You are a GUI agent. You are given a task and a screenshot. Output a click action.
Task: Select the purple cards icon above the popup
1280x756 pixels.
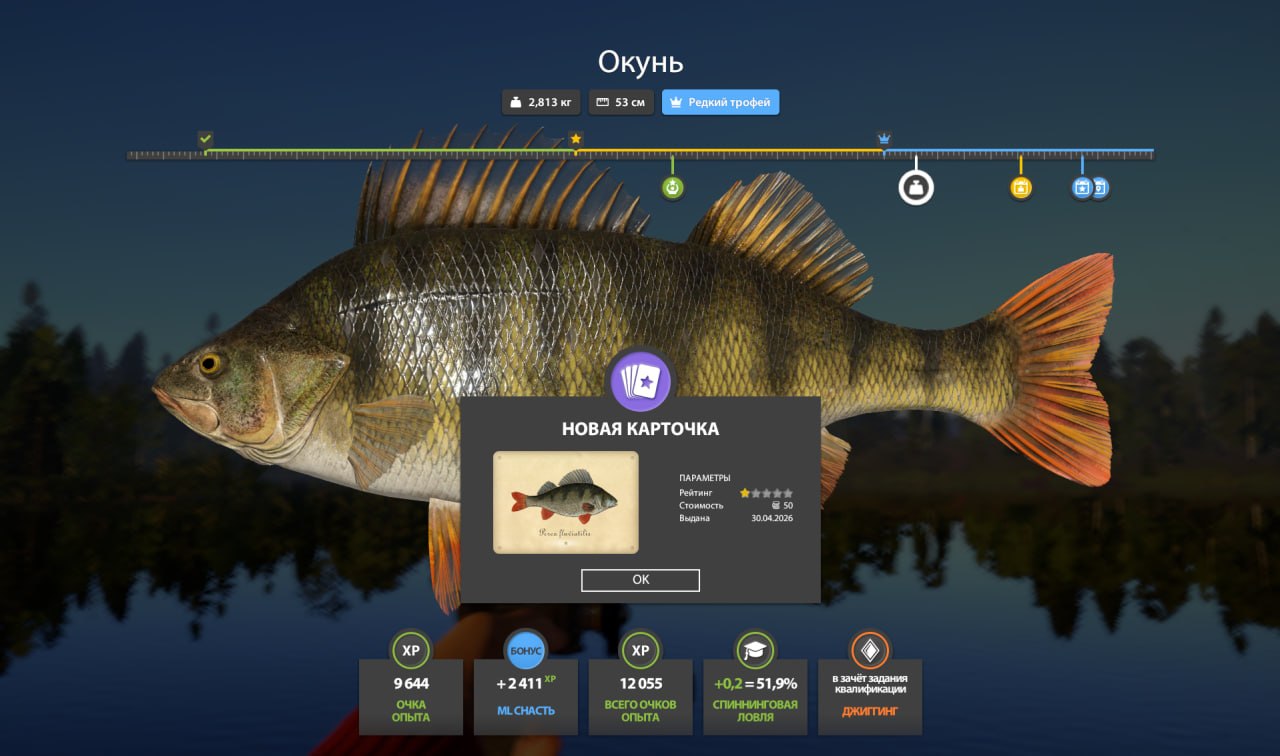click(x=640, y=381)
